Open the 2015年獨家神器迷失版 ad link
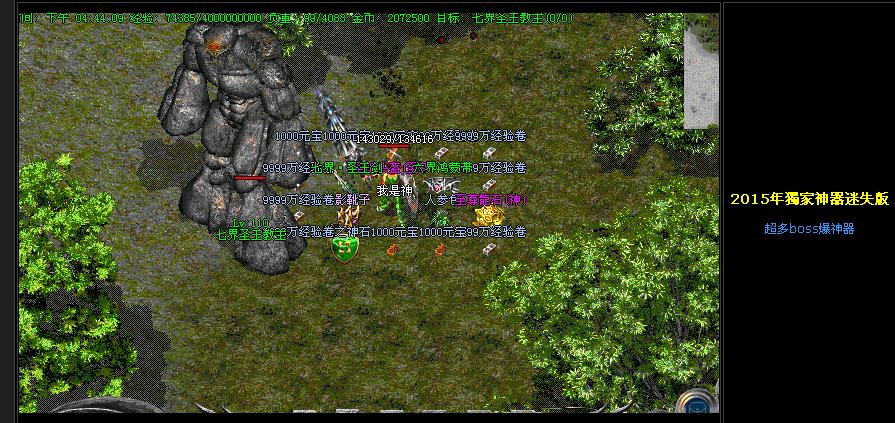This screenshot has height=423, width=895. coord(809,199)
